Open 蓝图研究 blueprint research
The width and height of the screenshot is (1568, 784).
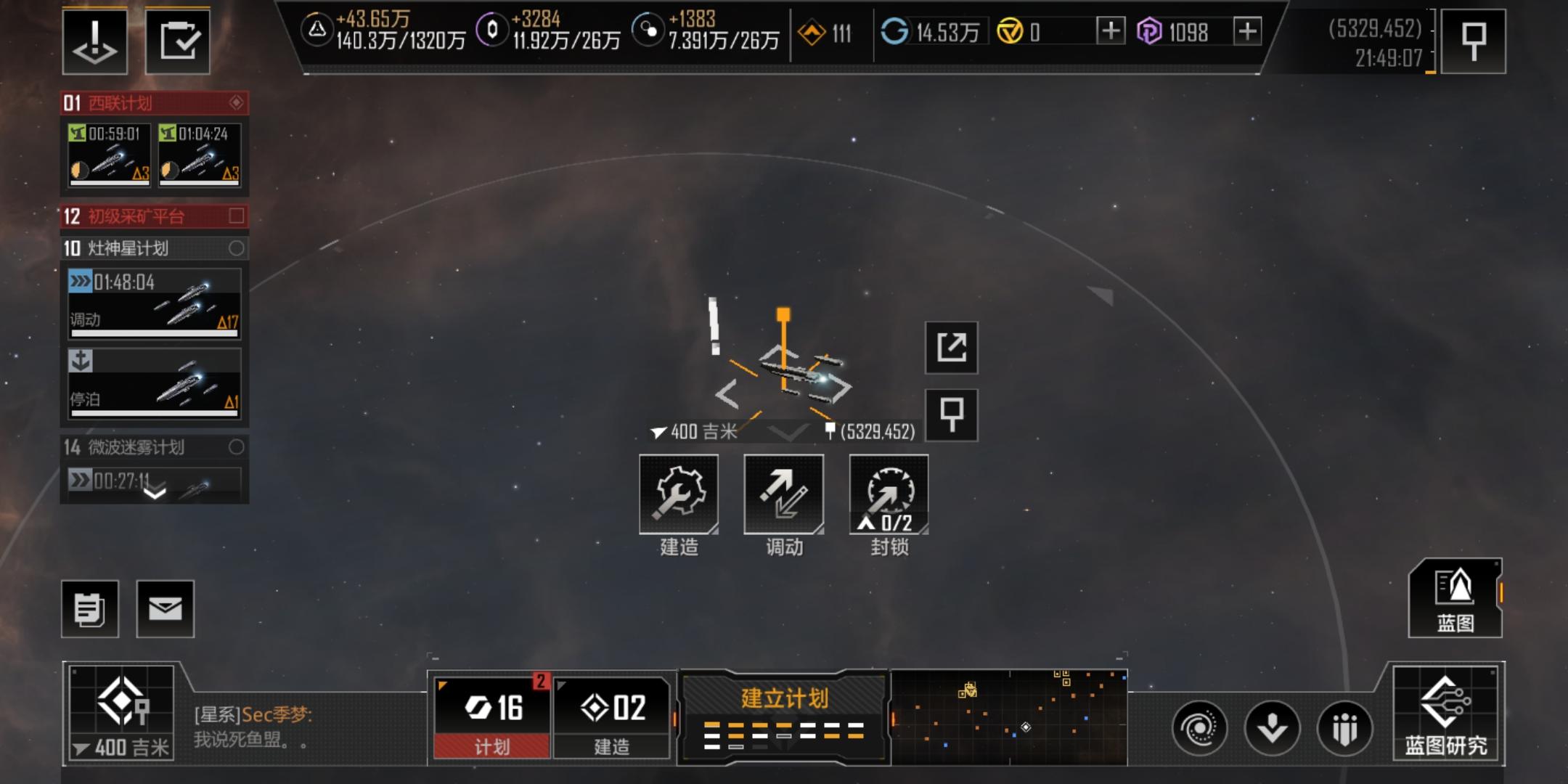click(1446, 713)
